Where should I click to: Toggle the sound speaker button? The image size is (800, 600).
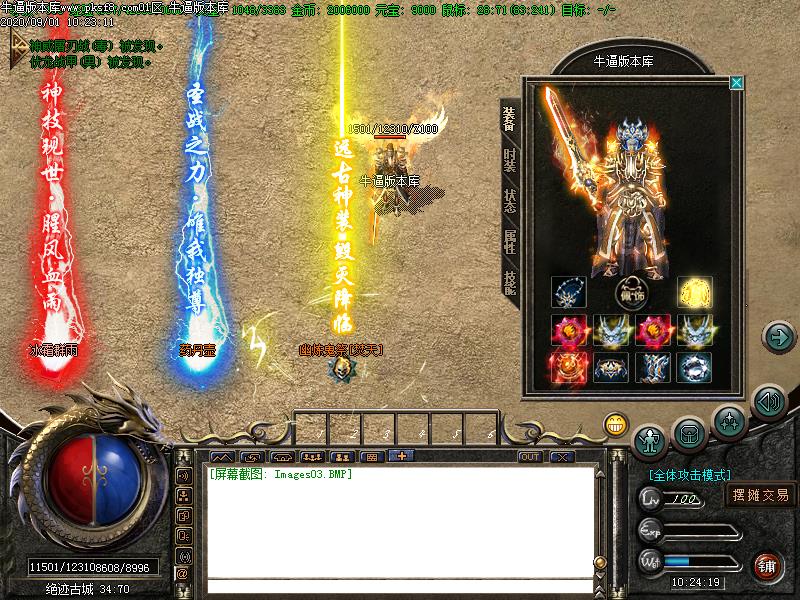(768, 402)
